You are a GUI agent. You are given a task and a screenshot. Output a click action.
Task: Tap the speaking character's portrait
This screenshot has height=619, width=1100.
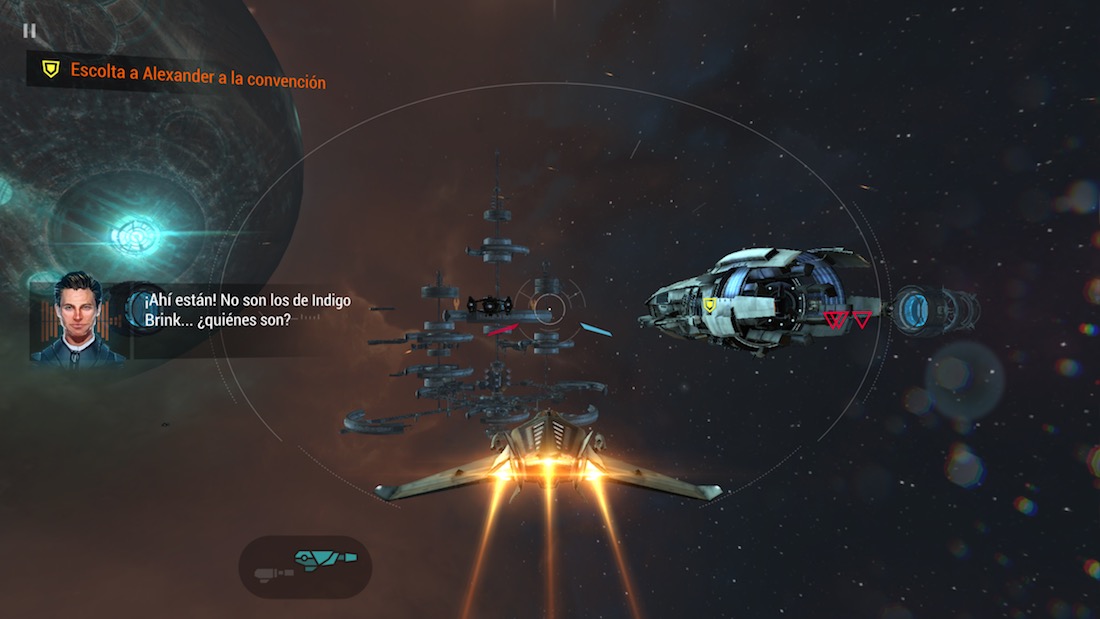click(78, 318)
